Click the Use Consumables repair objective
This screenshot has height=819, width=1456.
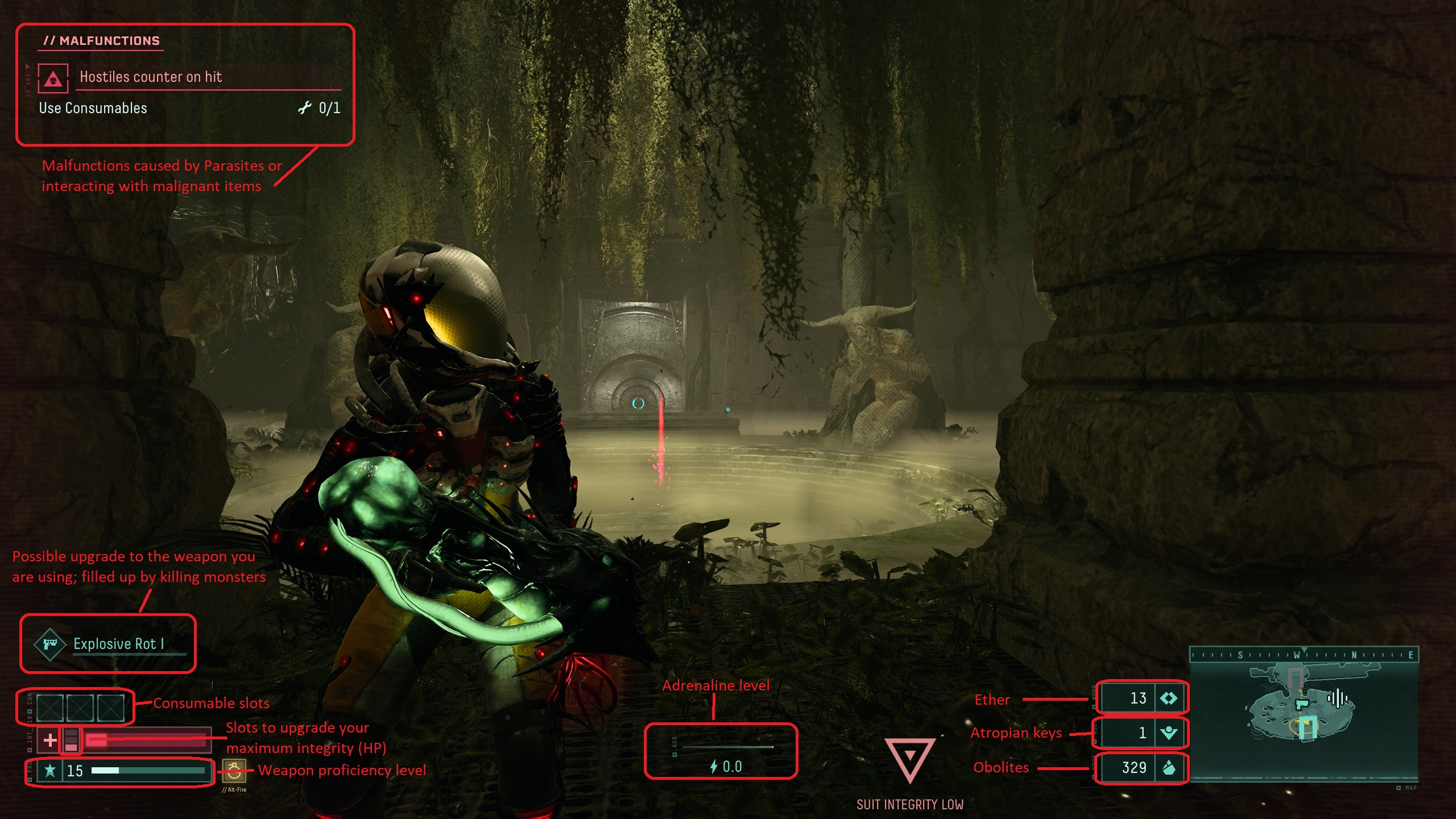point(93,108)
